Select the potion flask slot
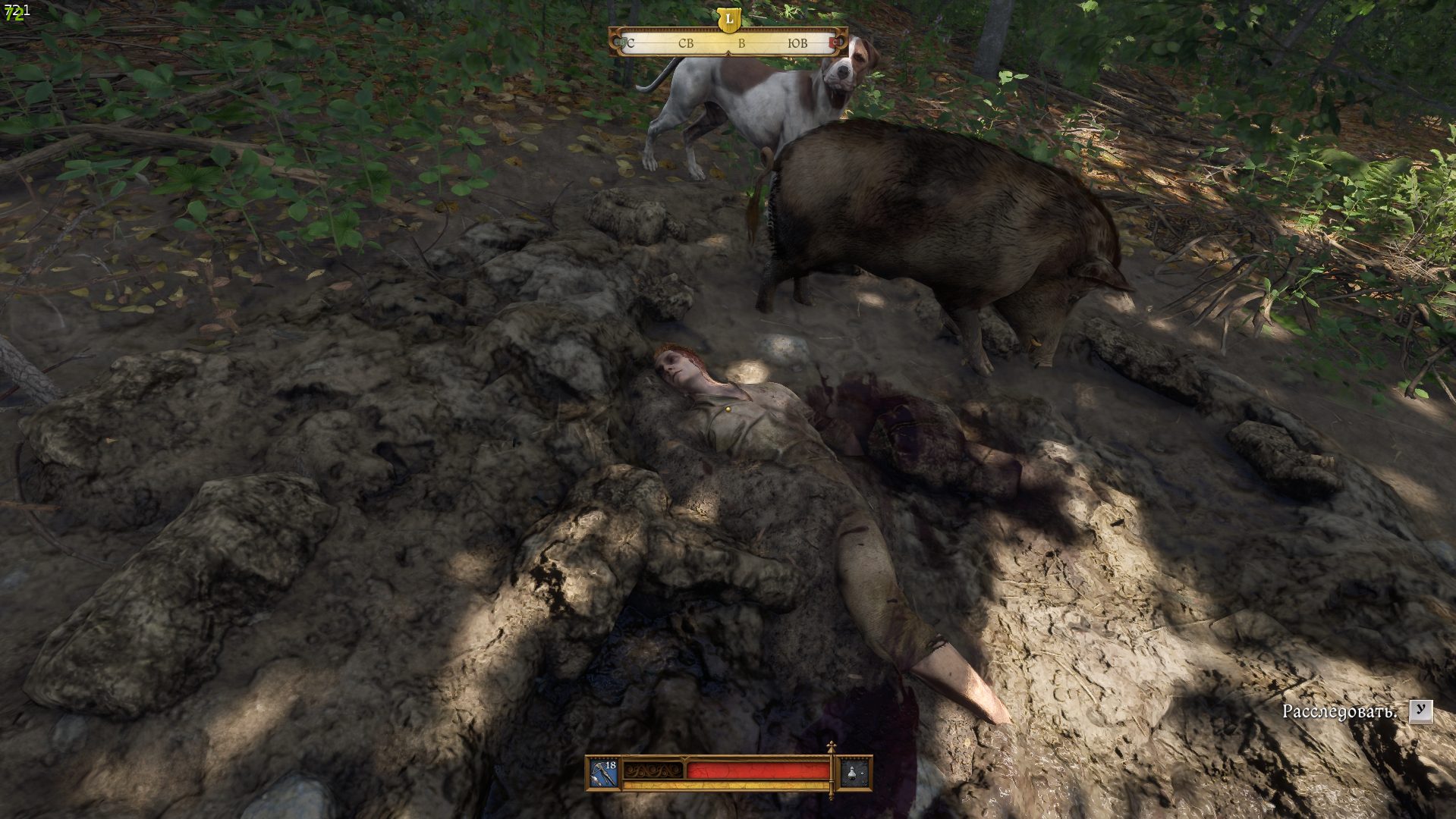The width and height of the screenshot is (1456, 819). tap(854, 773)
